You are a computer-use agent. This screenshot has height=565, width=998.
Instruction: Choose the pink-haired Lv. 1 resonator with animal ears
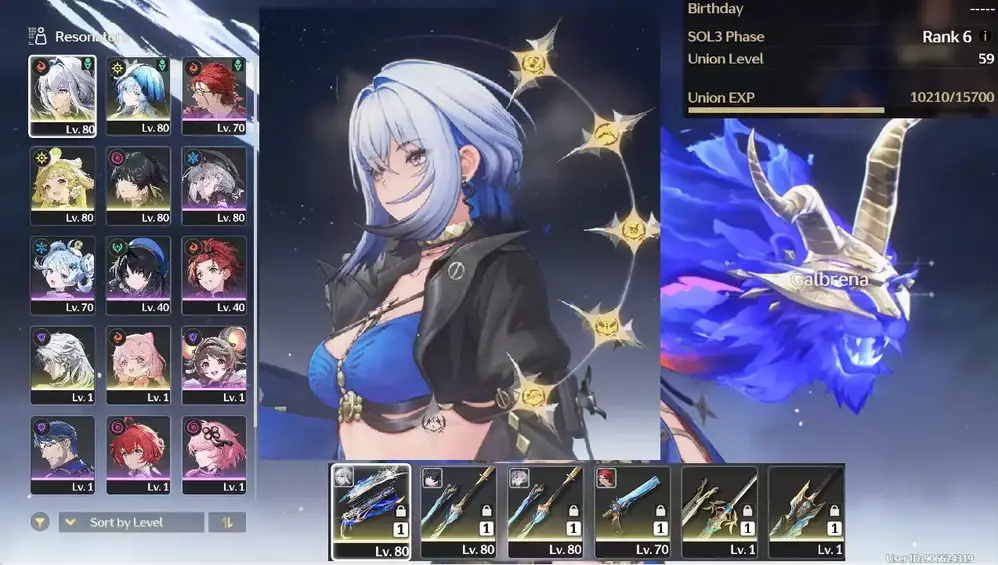coord(138,364)
